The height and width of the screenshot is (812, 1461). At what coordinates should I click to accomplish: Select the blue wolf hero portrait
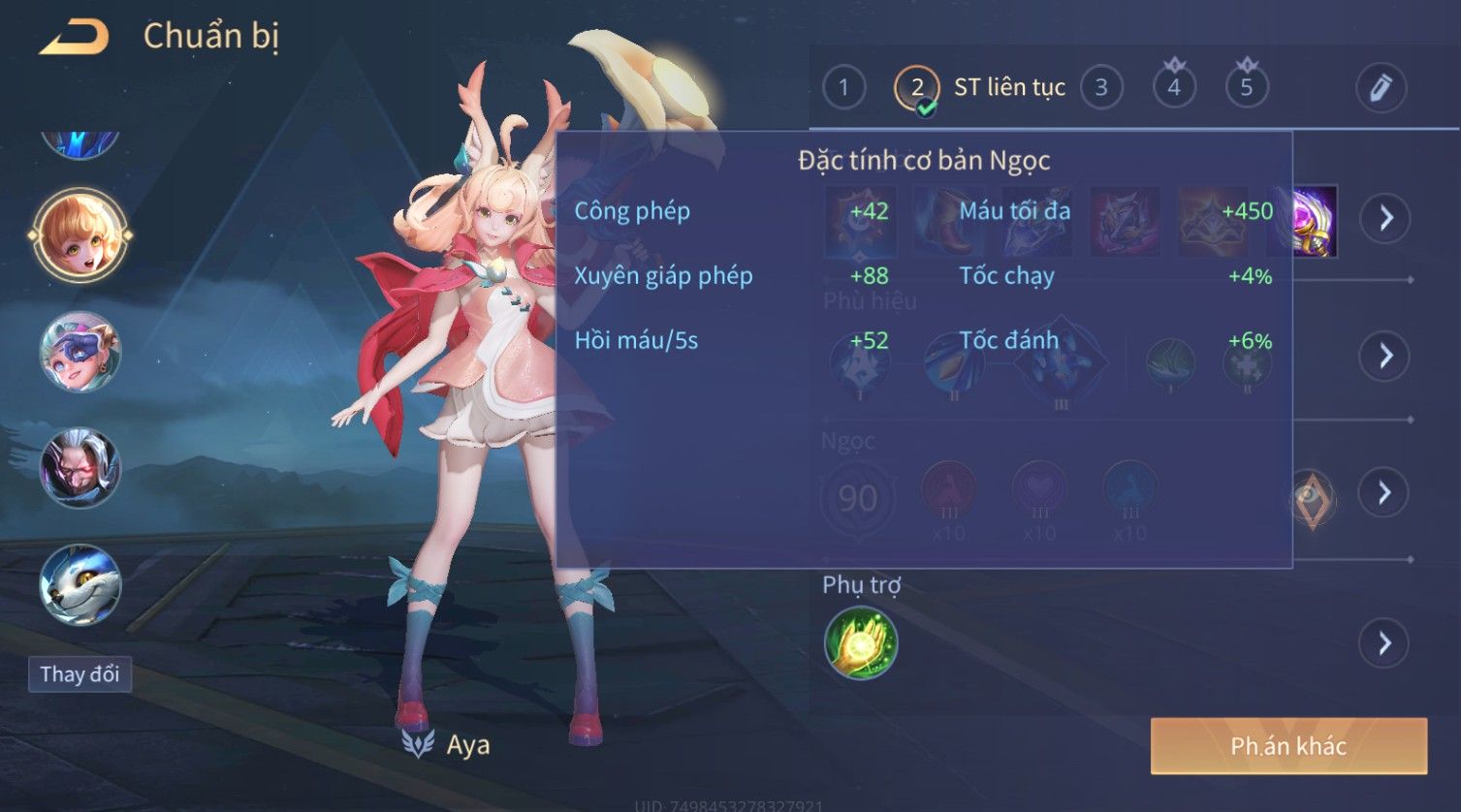[x=79, y=584]
